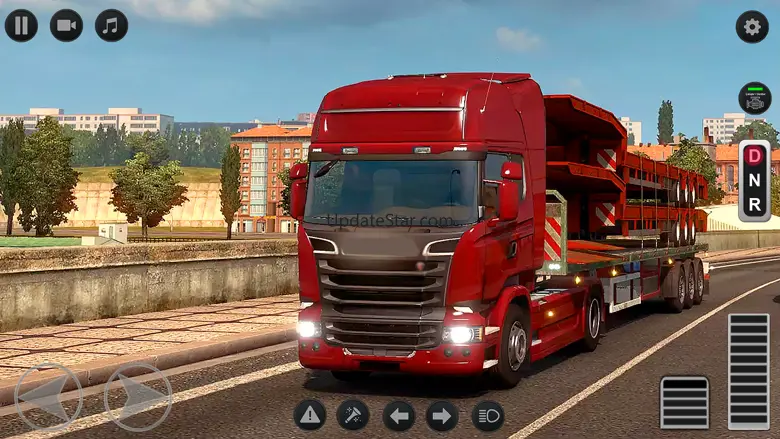Turn on the hazard warning lights
This screenshot has width=780, height=439.
309,415
